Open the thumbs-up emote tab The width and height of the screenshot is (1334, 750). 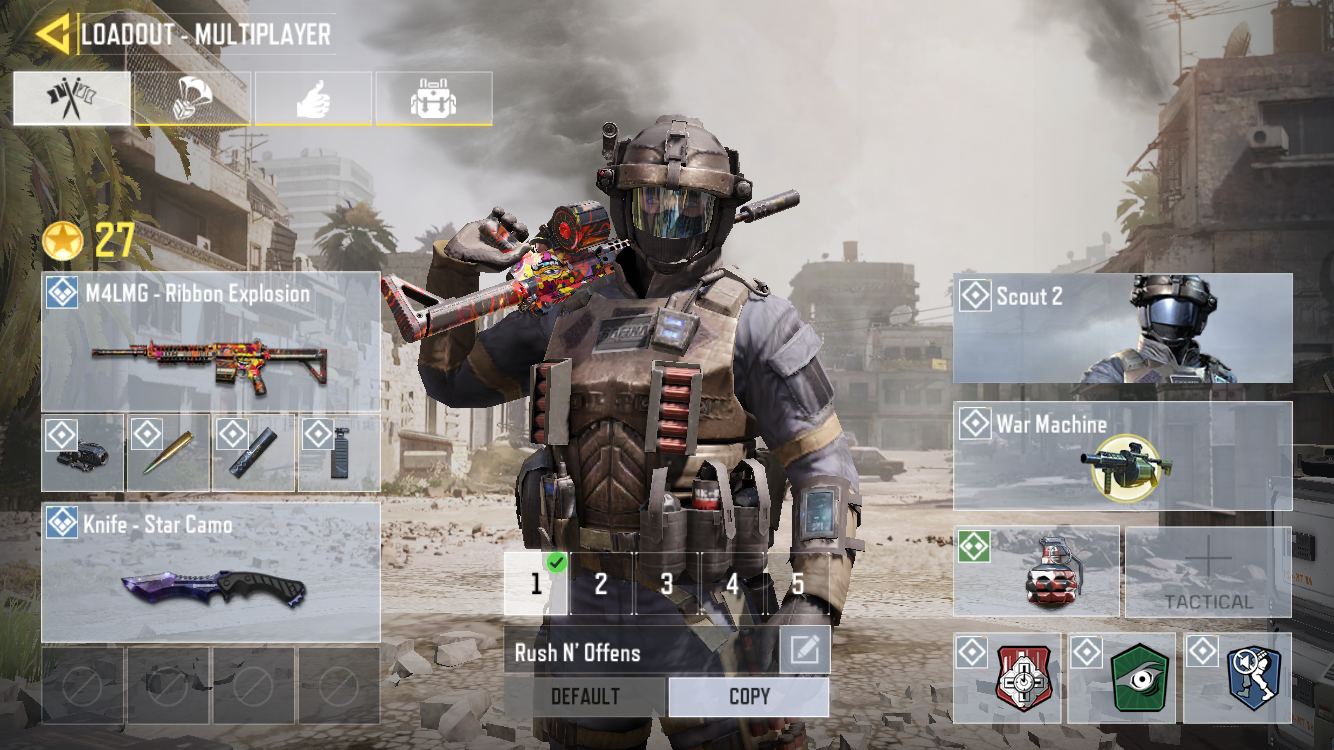[x=313, y=98]
